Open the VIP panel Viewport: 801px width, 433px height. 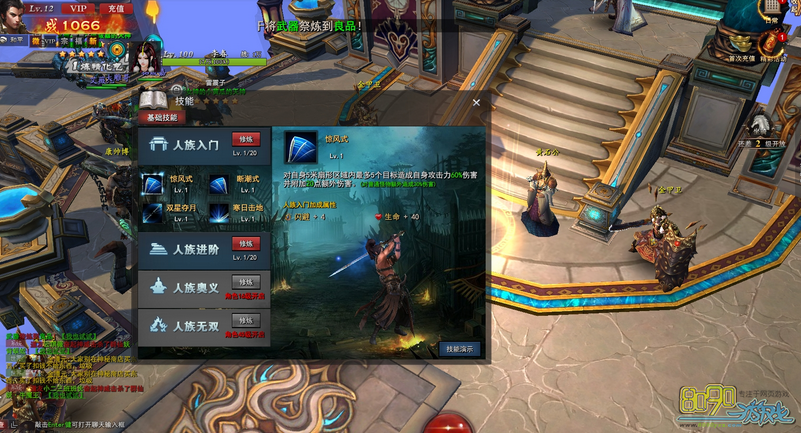(78, 8)
